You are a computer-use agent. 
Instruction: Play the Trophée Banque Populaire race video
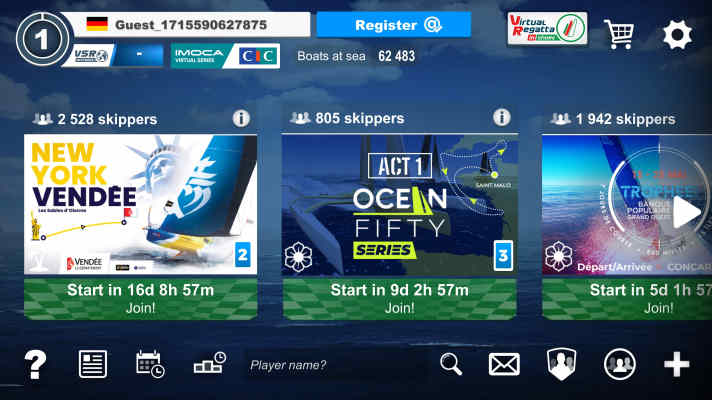coord(686,211)
